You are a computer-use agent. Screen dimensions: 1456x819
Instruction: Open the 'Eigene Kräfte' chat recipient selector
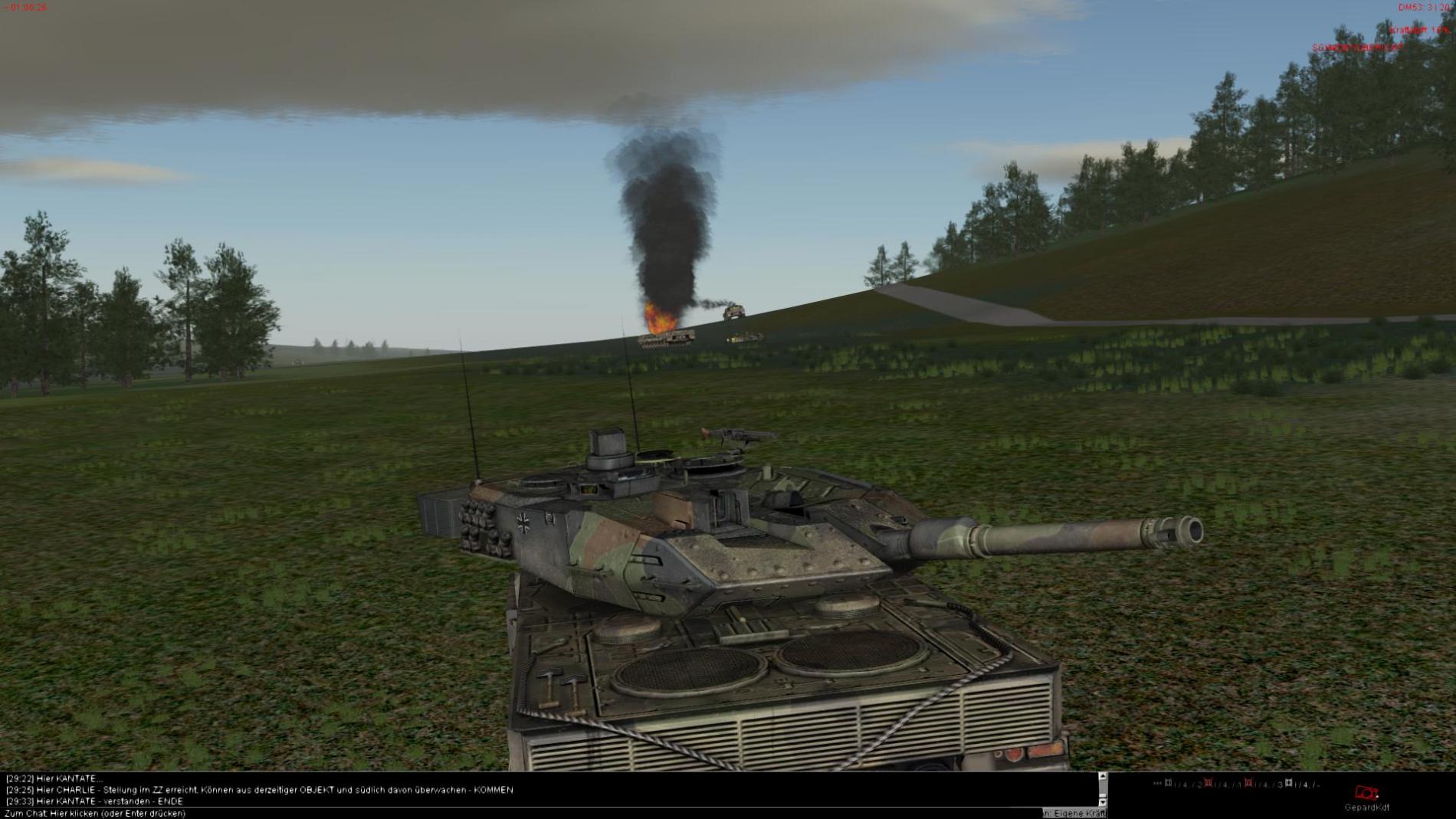click(x=1074, y=814)
